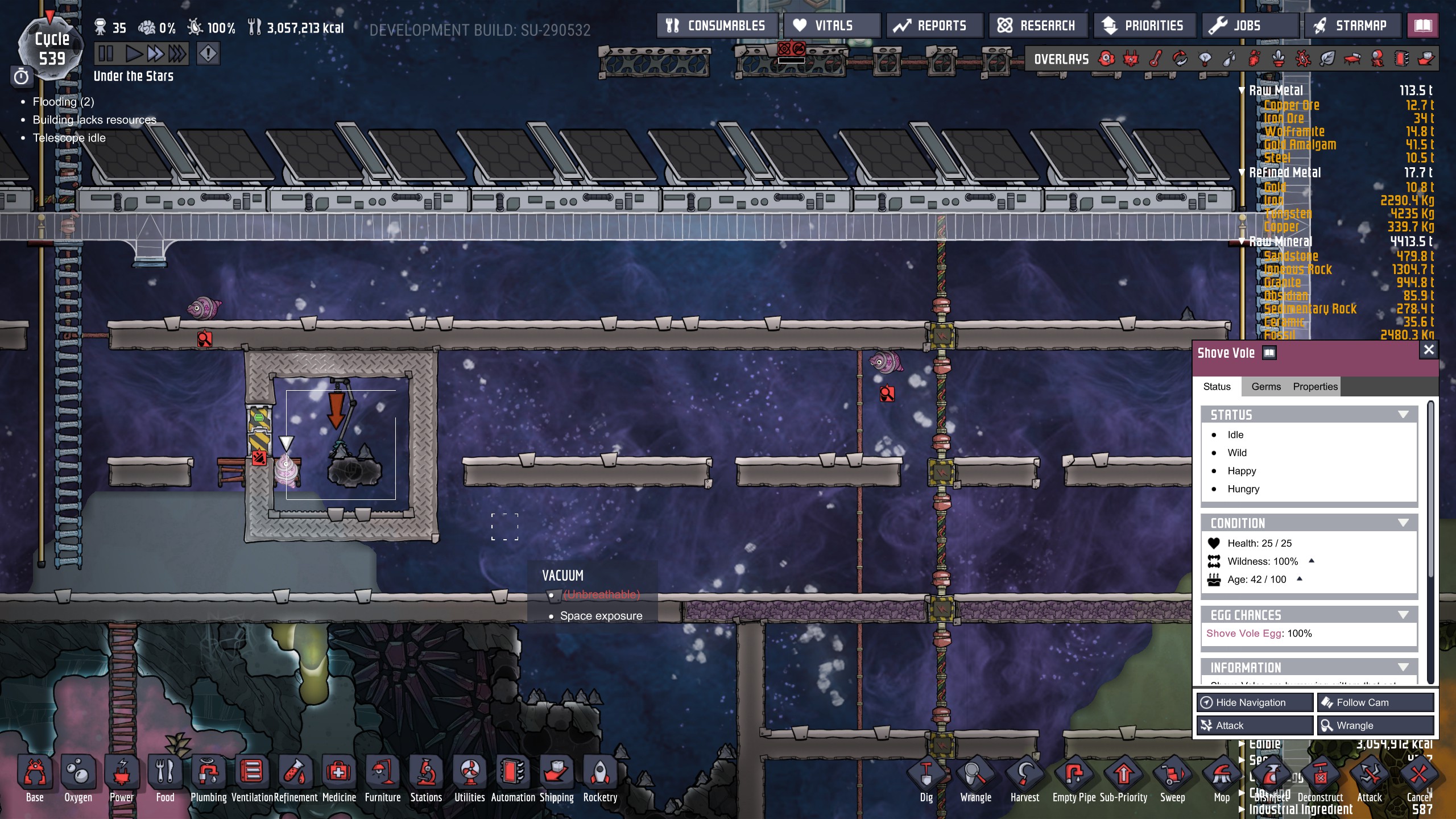
Task: Activate the red alert toggle
Action: coord(208,55)
